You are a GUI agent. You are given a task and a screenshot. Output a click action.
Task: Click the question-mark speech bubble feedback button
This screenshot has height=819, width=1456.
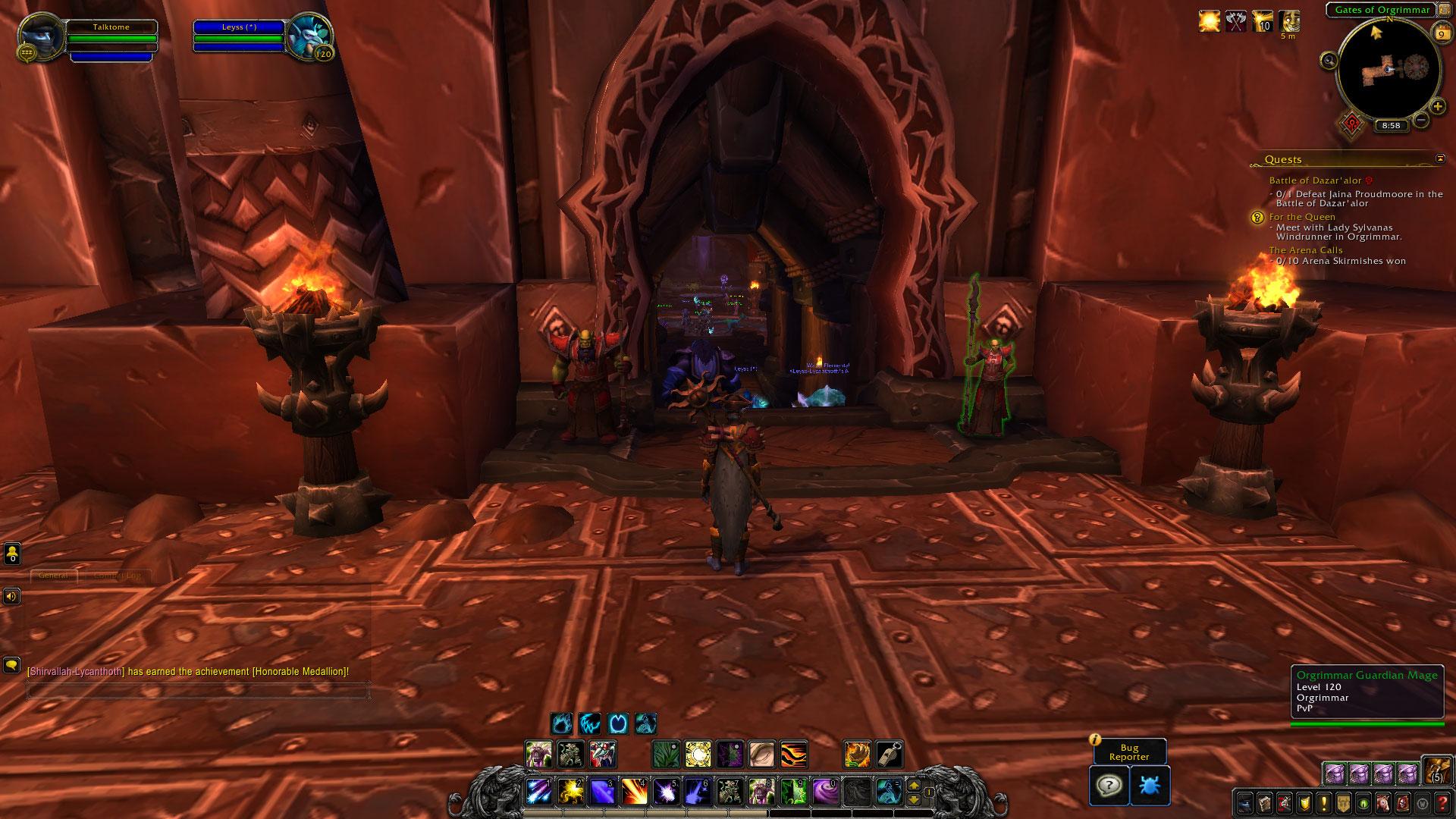click(1108, 785)
